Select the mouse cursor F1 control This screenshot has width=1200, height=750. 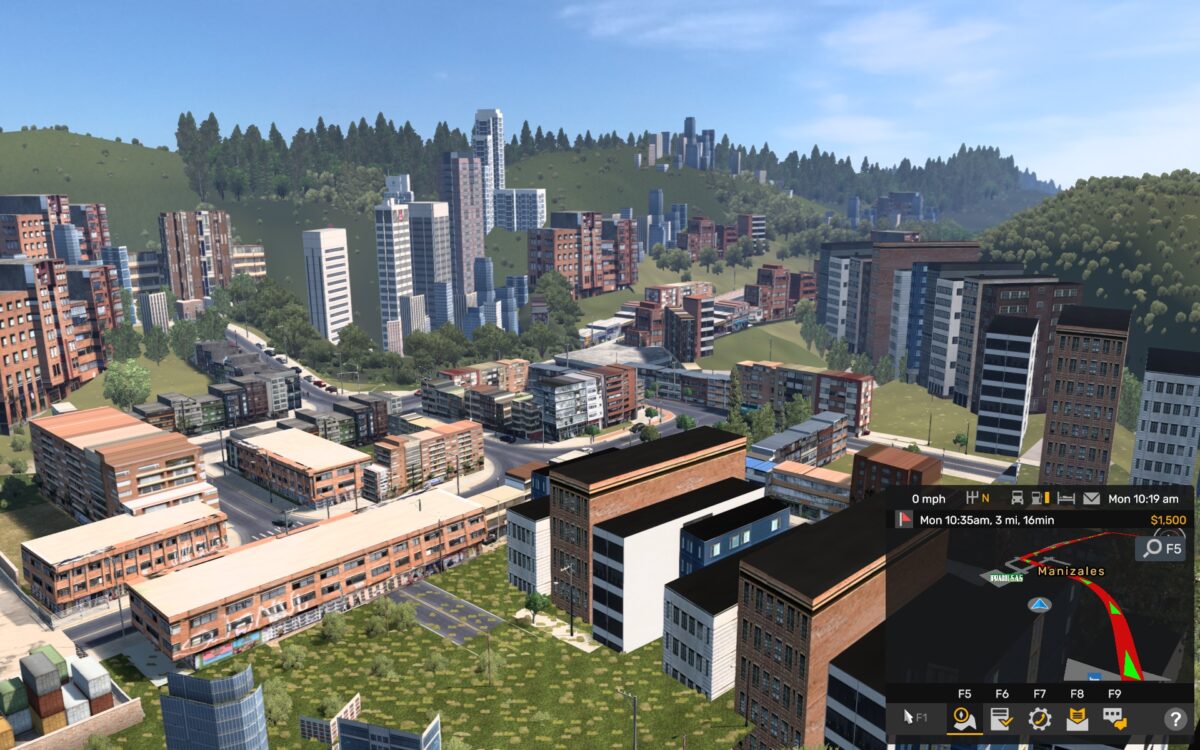[x=915, y=718]
